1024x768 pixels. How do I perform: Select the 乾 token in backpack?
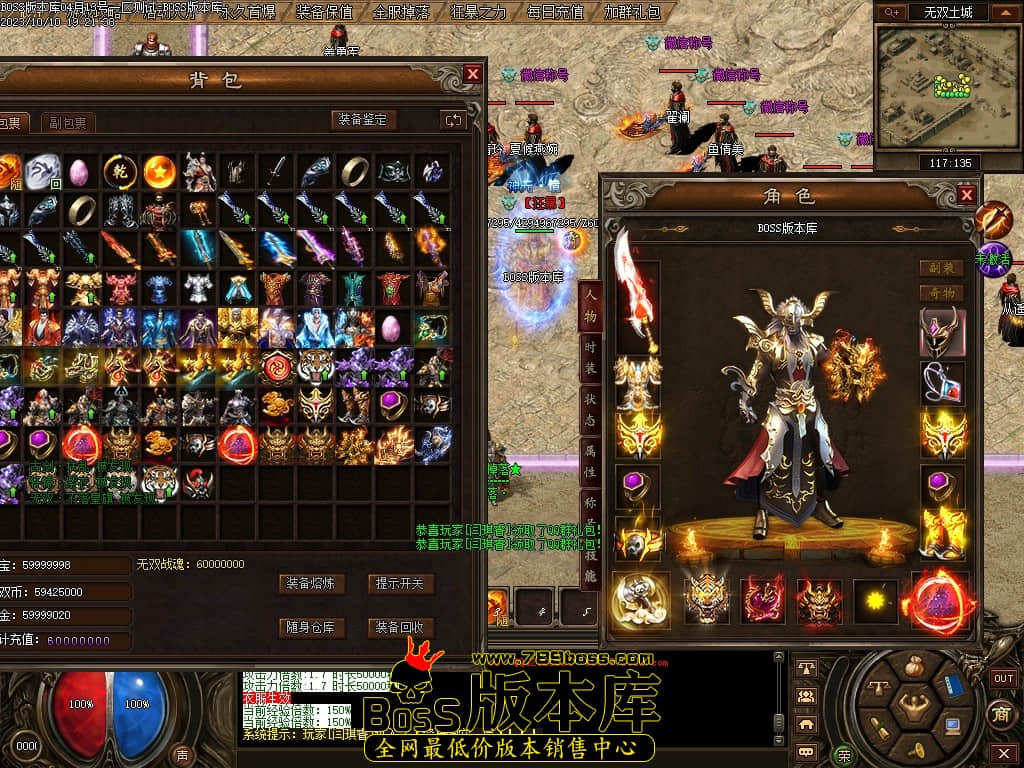point(120,171)
